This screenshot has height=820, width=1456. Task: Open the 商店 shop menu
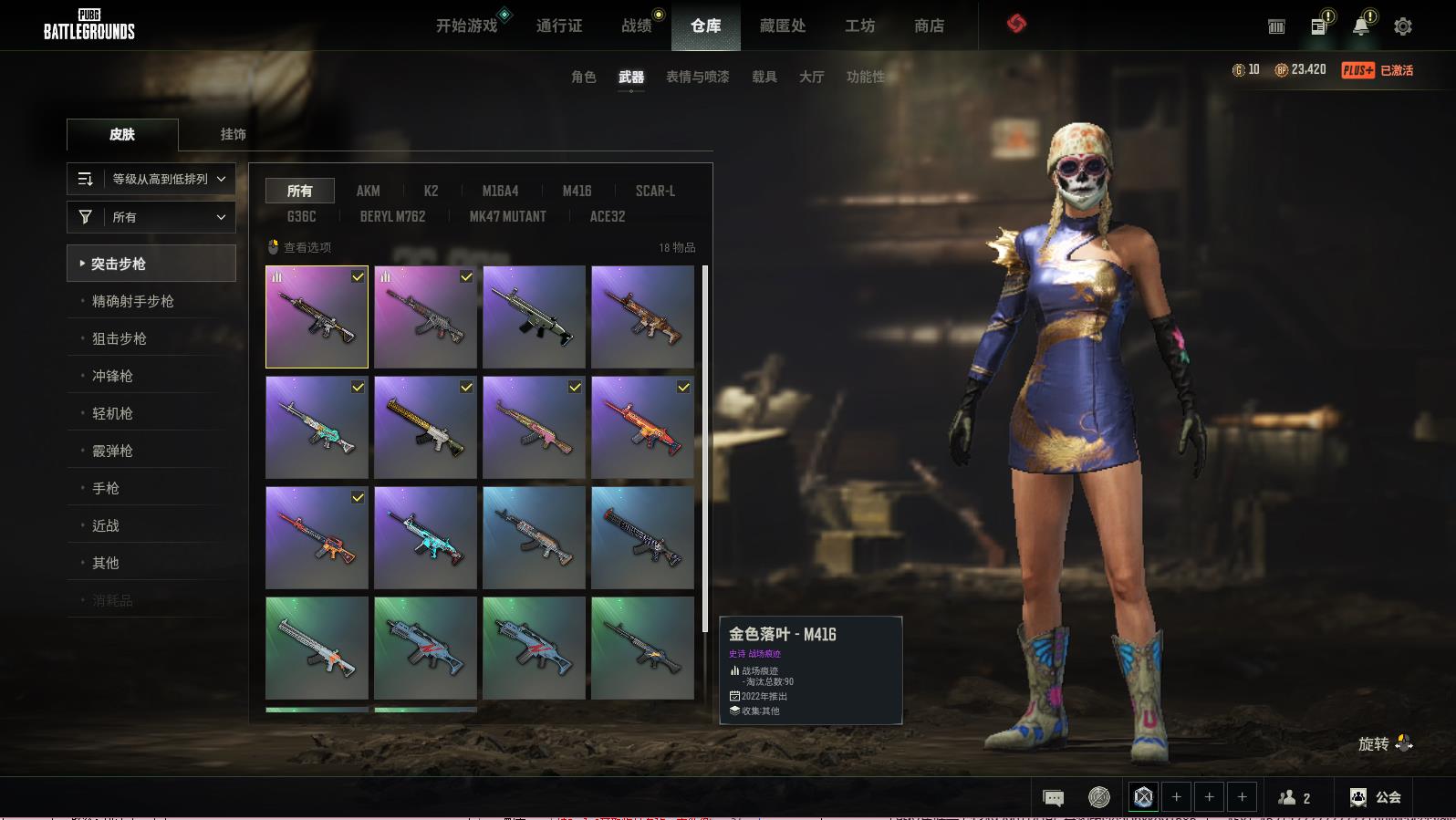click(929, 26)
